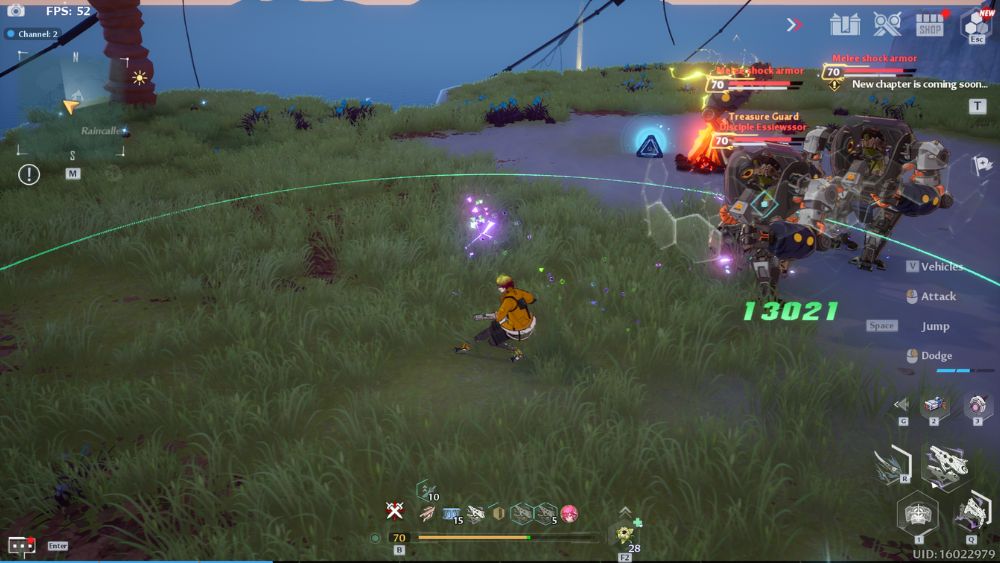Open the minimap

tap(72, 104)
